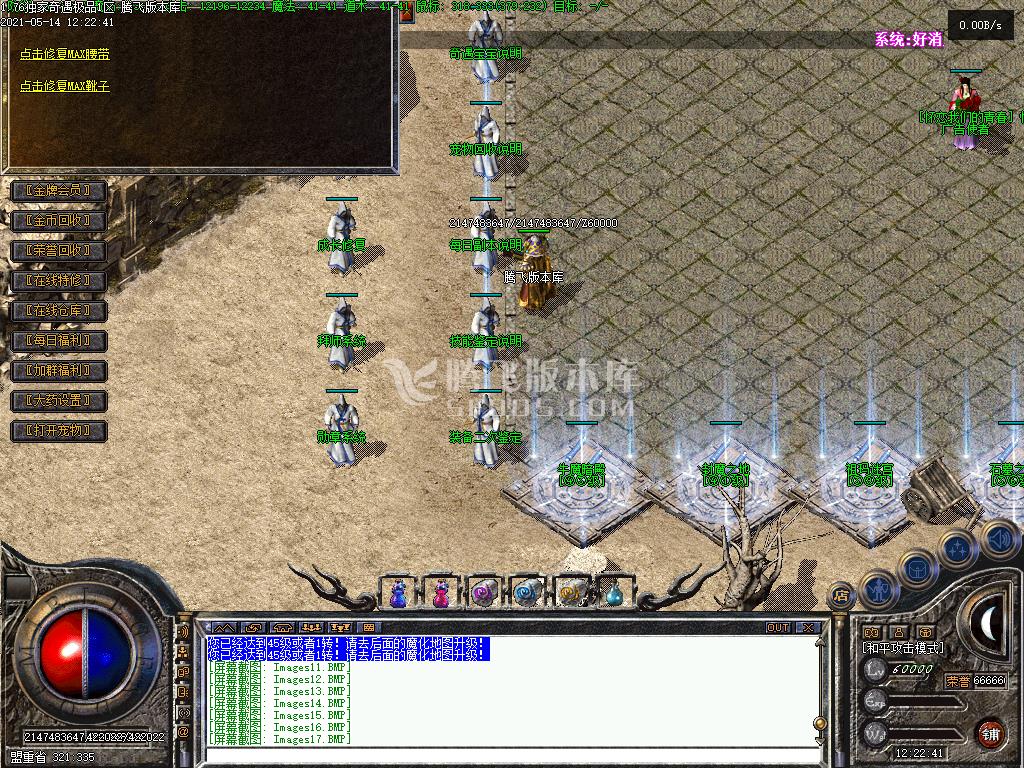Click the OUT button on chat panel
Viewport: 1024px width, 768px height.
tap(777, 628)
